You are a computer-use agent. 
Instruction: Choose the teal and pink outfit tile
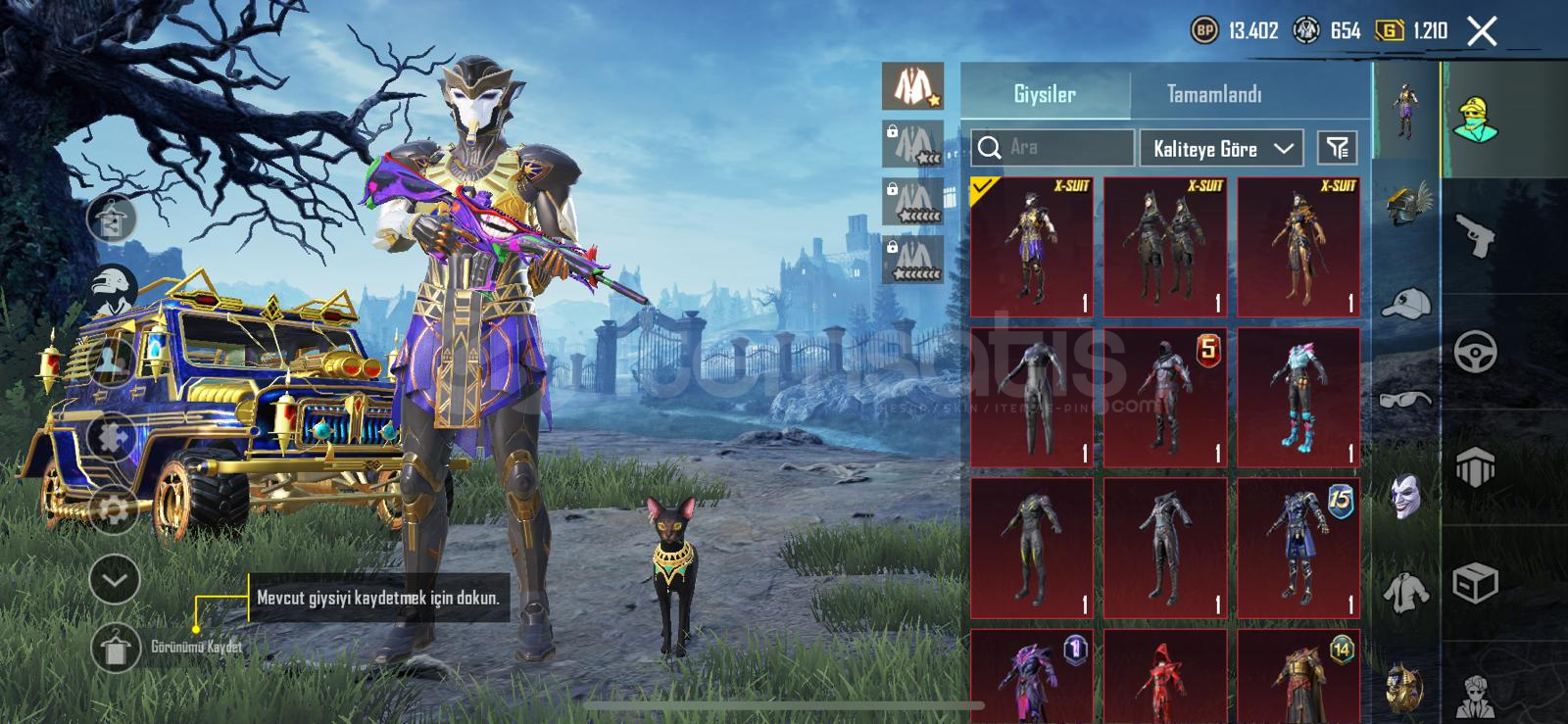pos(1298,398)
